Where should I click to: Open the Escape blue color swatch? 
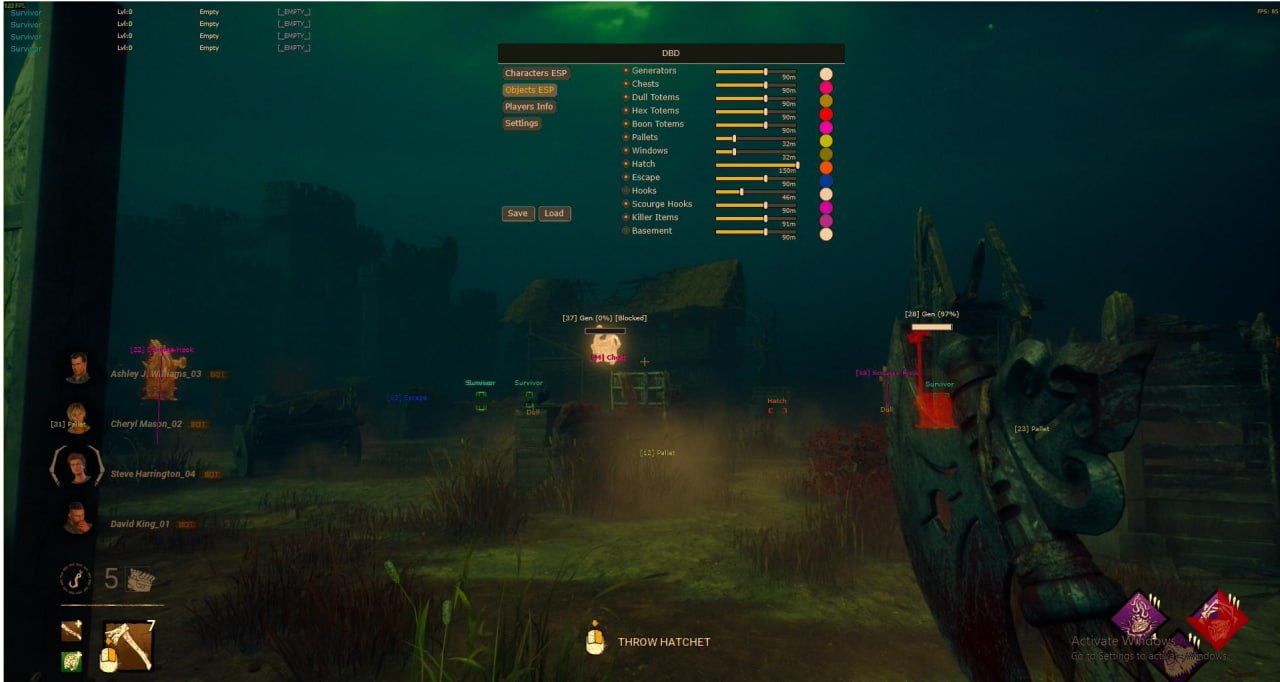coord(826,181)
